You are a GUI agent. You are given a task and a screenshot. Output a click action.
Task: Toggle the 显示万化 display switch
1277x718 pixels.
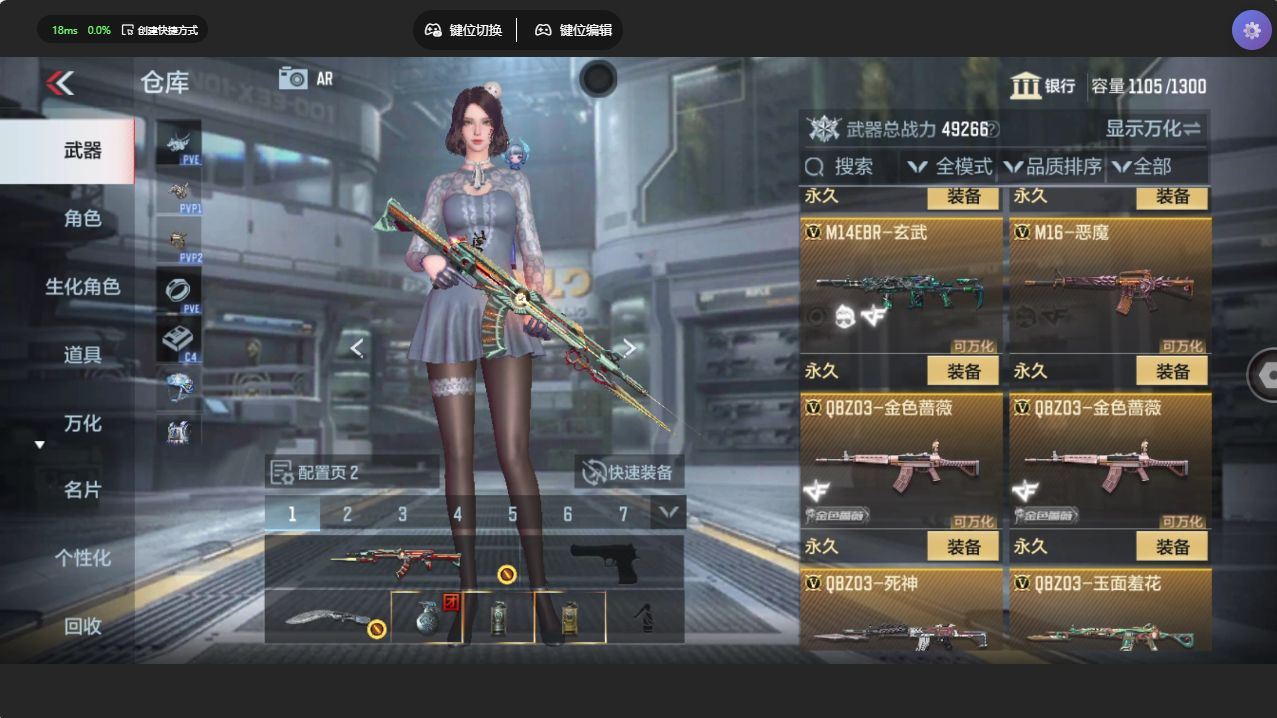coord(1153,129)
